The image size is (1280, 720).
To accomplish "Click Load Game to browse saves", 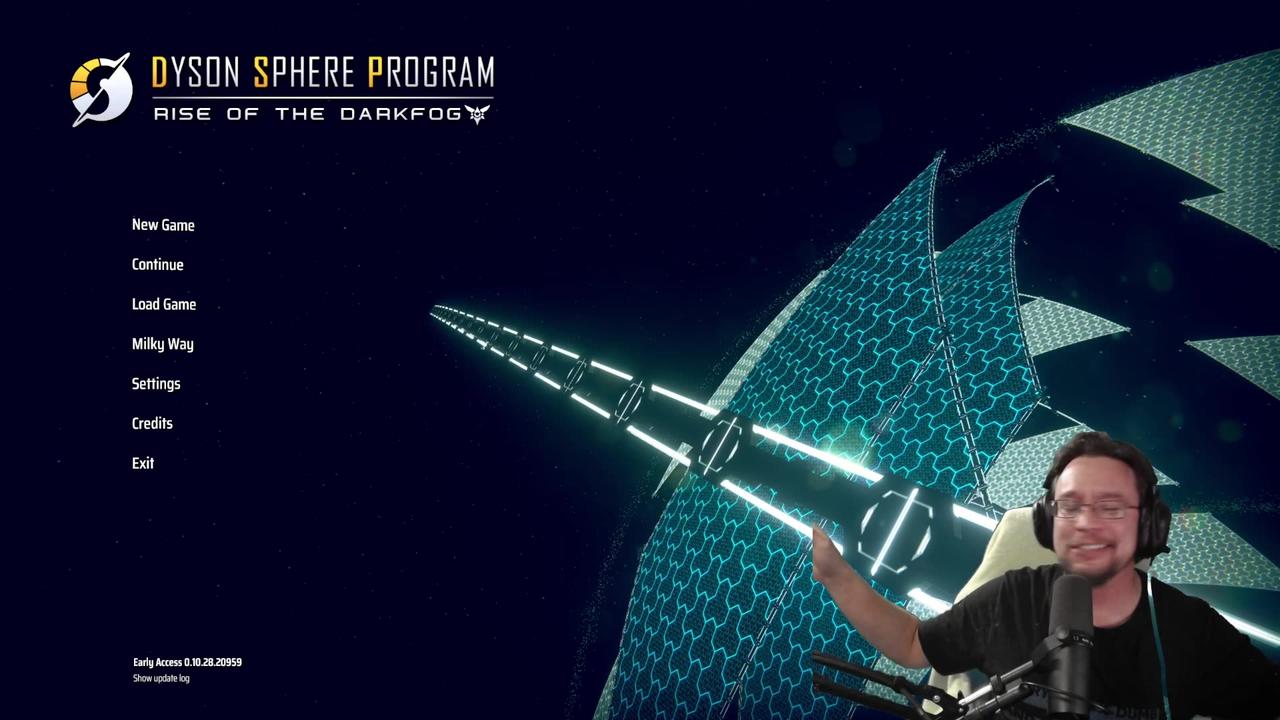I will click(164, 304).
